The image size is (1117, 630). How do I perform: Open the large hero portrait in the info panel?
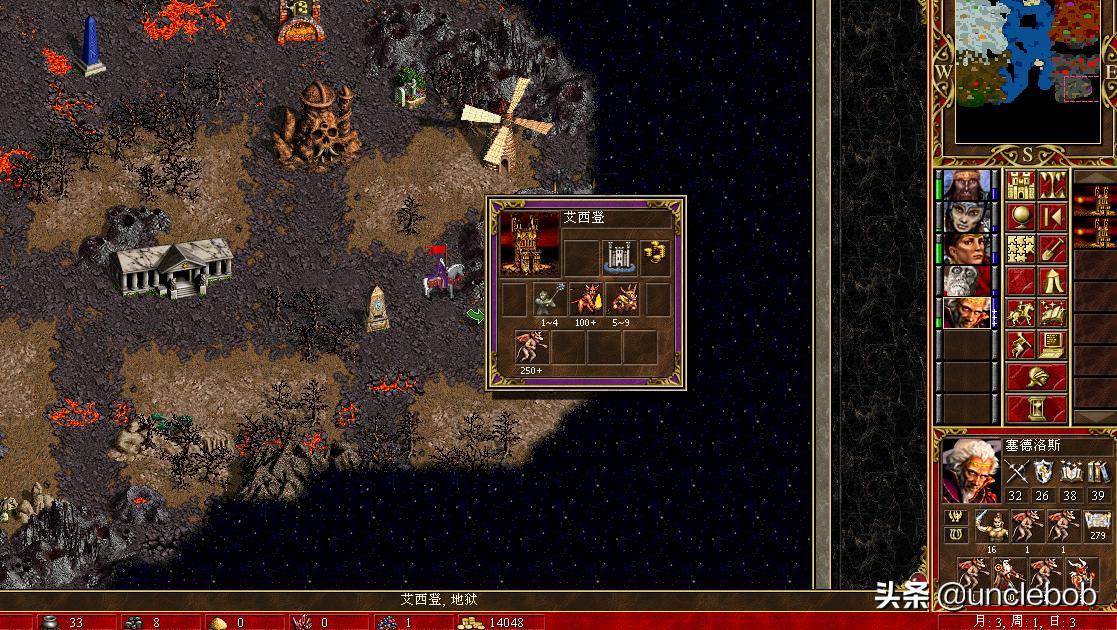[x=970, y=470]
